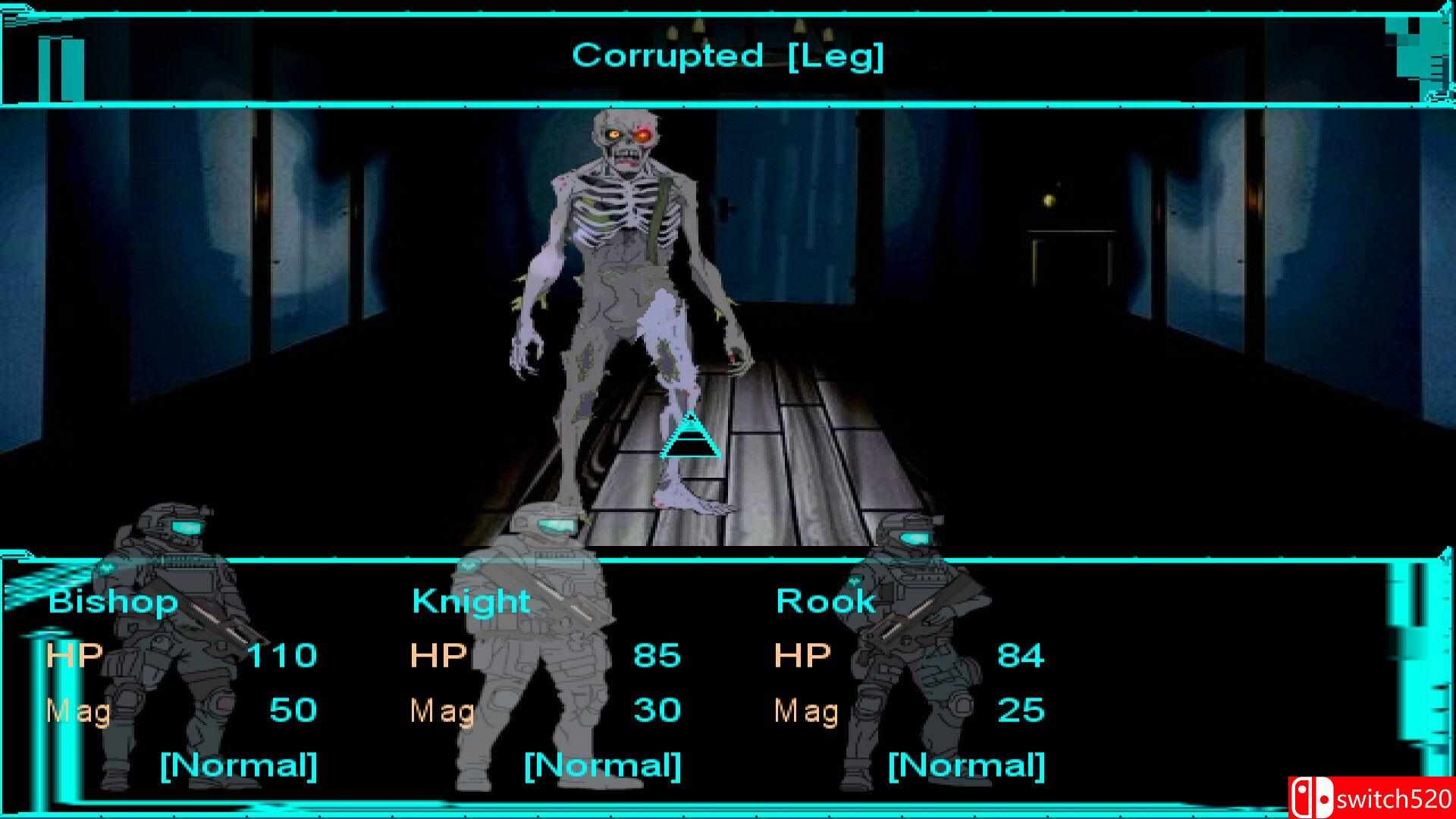Screen dimensions: 1456x819
Task: Toggle Rook's [Normal] status indicator
Action: (x=967, y=766)
